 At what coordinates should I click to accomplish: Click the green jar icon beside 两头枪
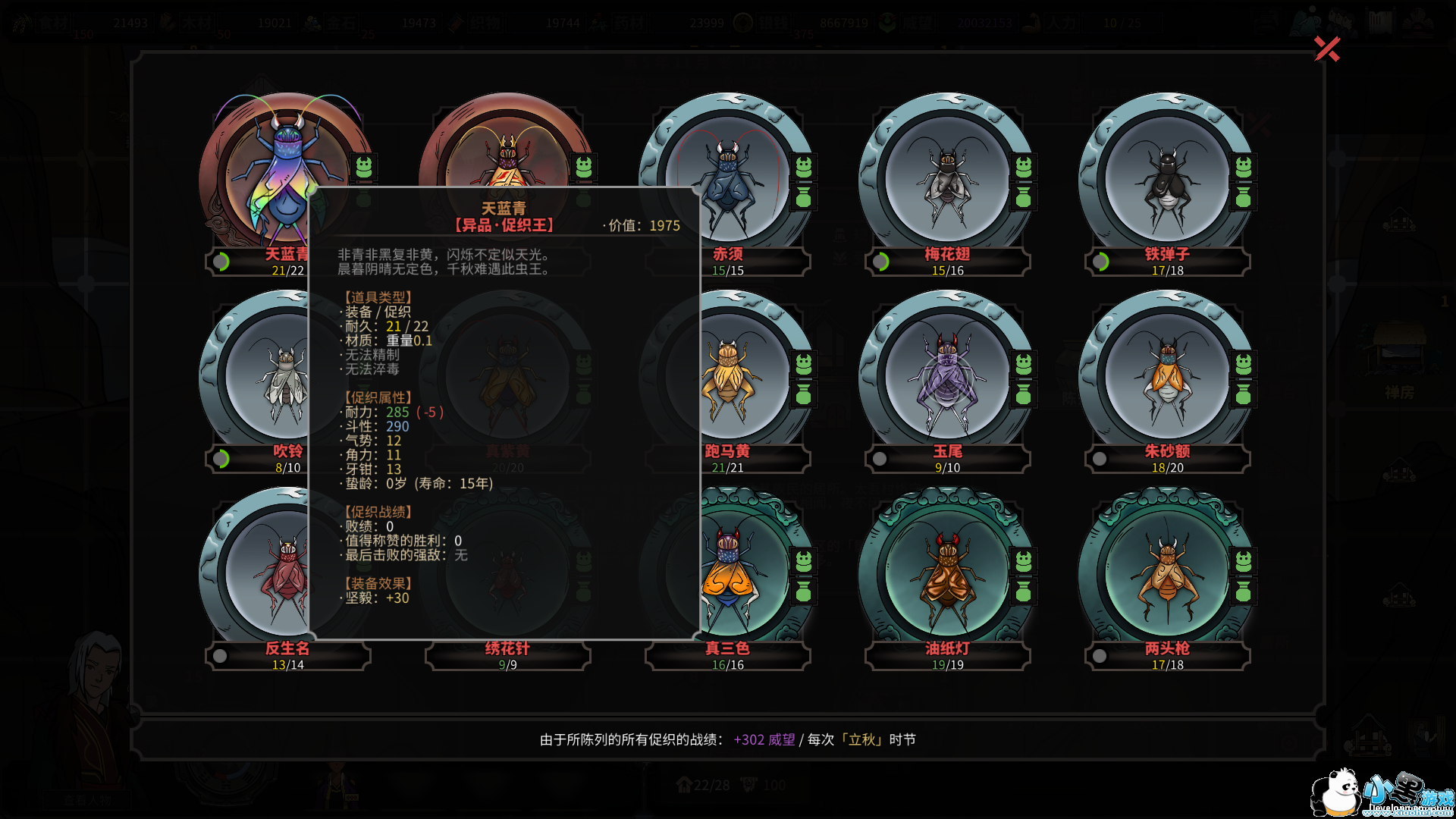[x=1244, y=592]
